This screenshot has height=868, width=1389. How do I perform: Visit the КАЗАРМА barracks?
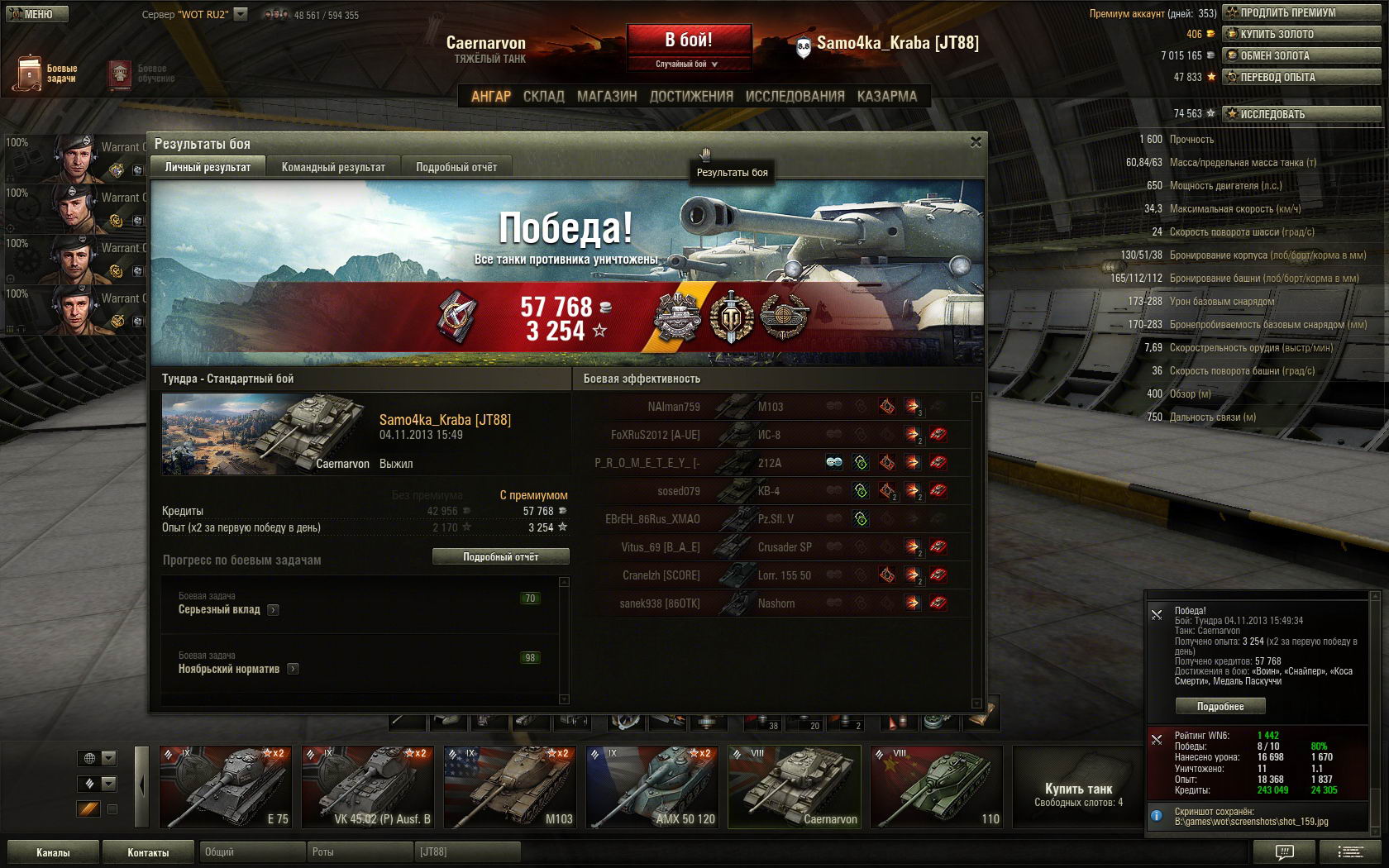pyautogui.click(x=886, y=96)
